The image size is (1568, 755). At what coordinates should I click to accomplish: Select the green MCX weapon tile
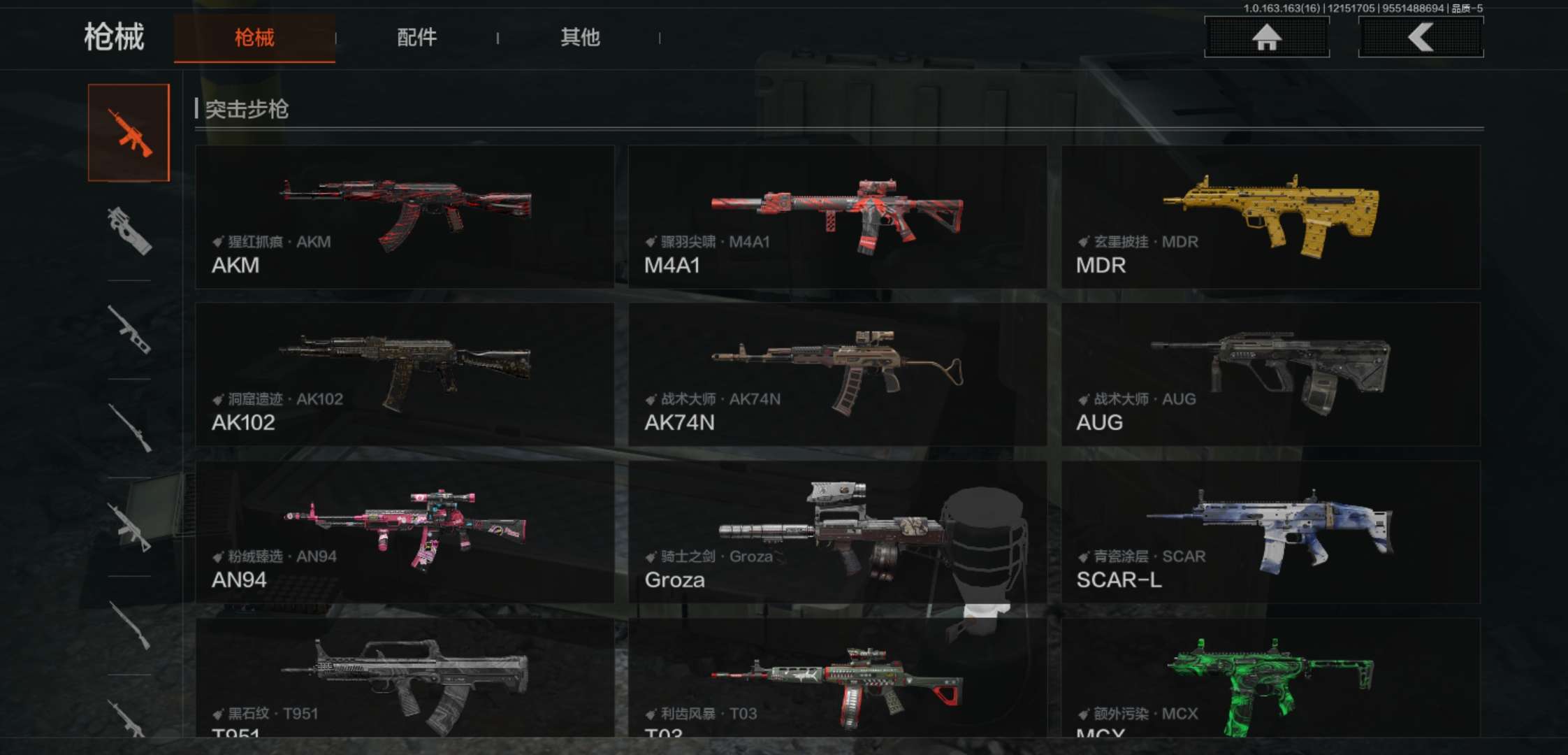tap(1270, 678)
